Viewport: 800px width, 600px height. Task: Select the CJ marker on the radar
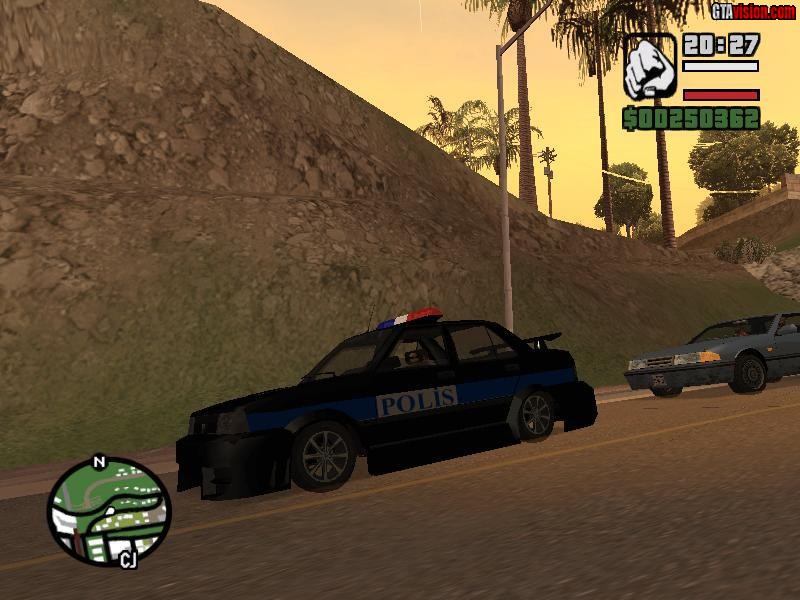click(x=127, y=558)
